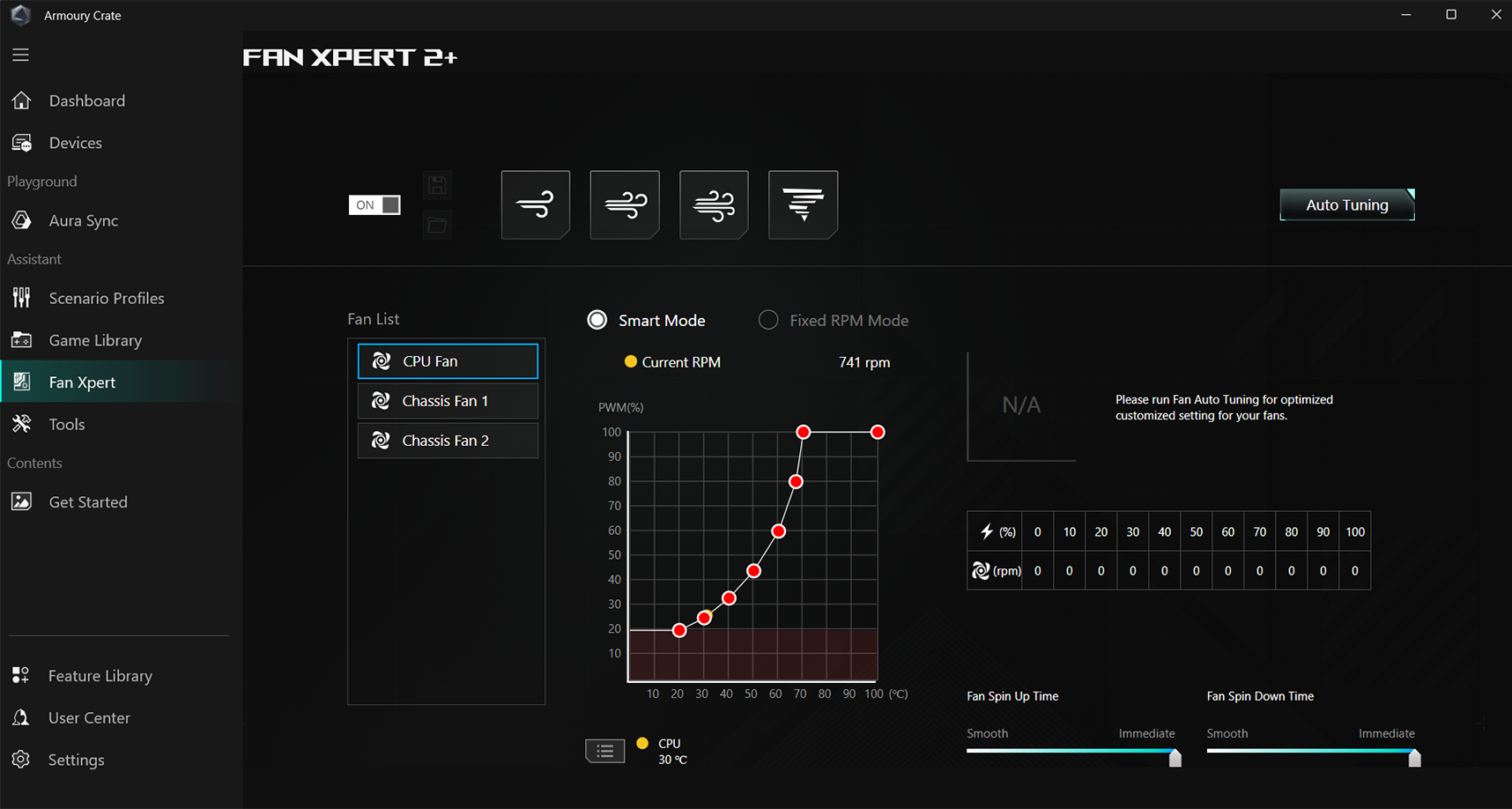Open the Dashboard page

tap(86, 100)
